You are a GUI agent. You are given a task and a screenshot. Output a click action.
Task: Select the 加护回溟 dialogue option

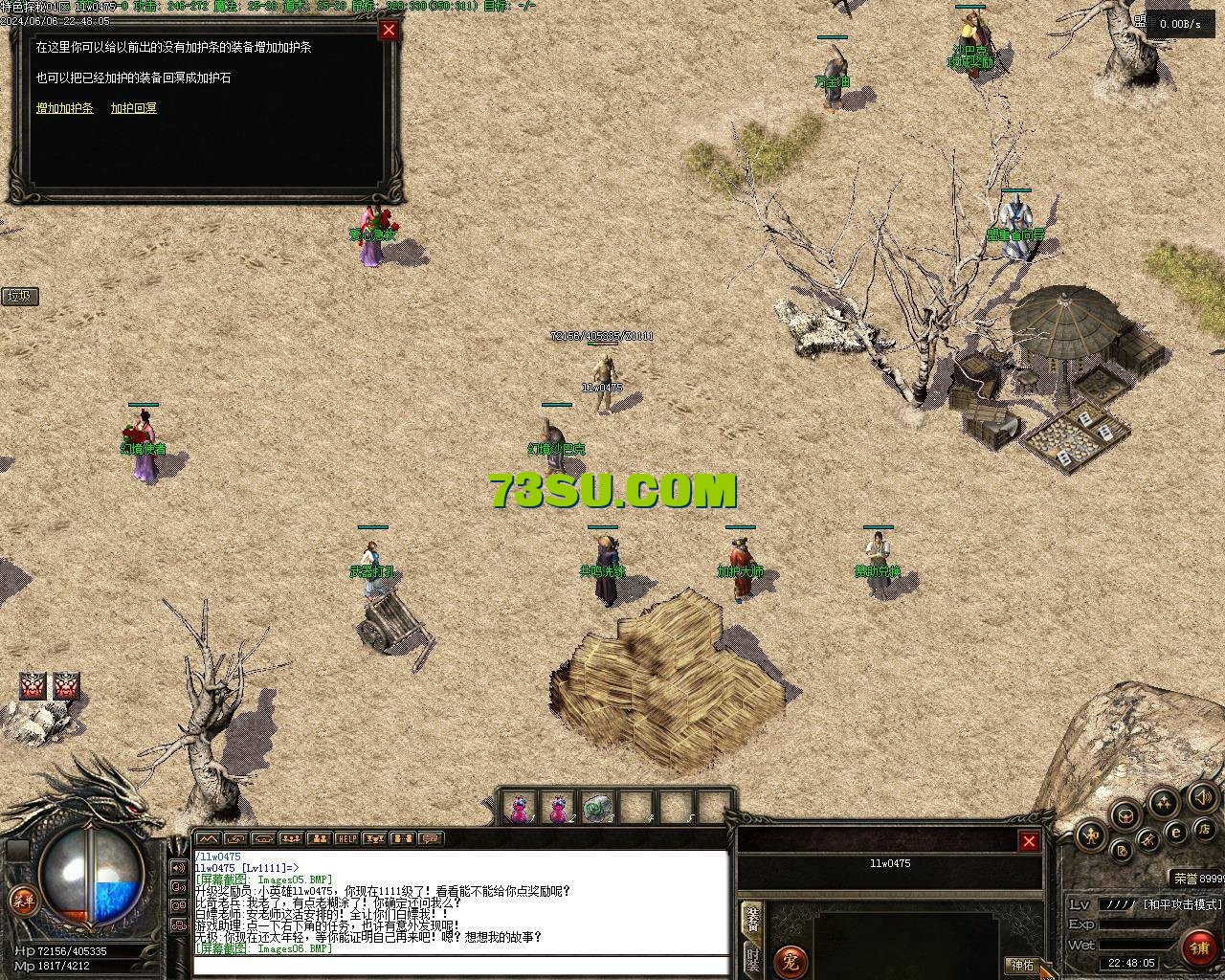134,108
